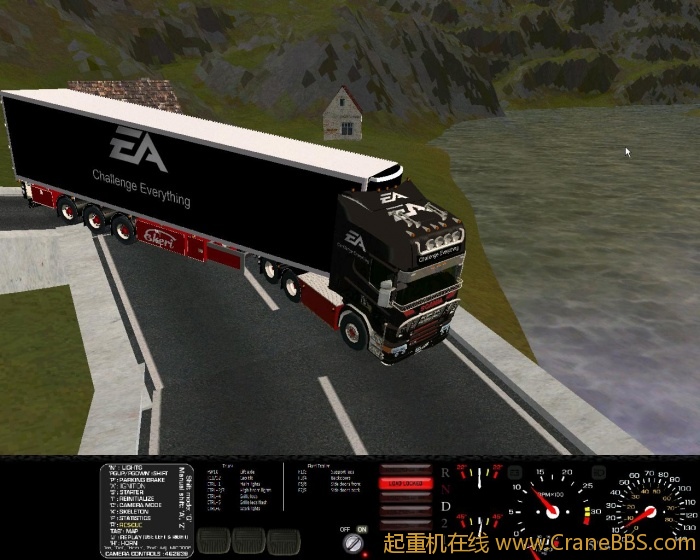Turn the ignition key switch

353,543
